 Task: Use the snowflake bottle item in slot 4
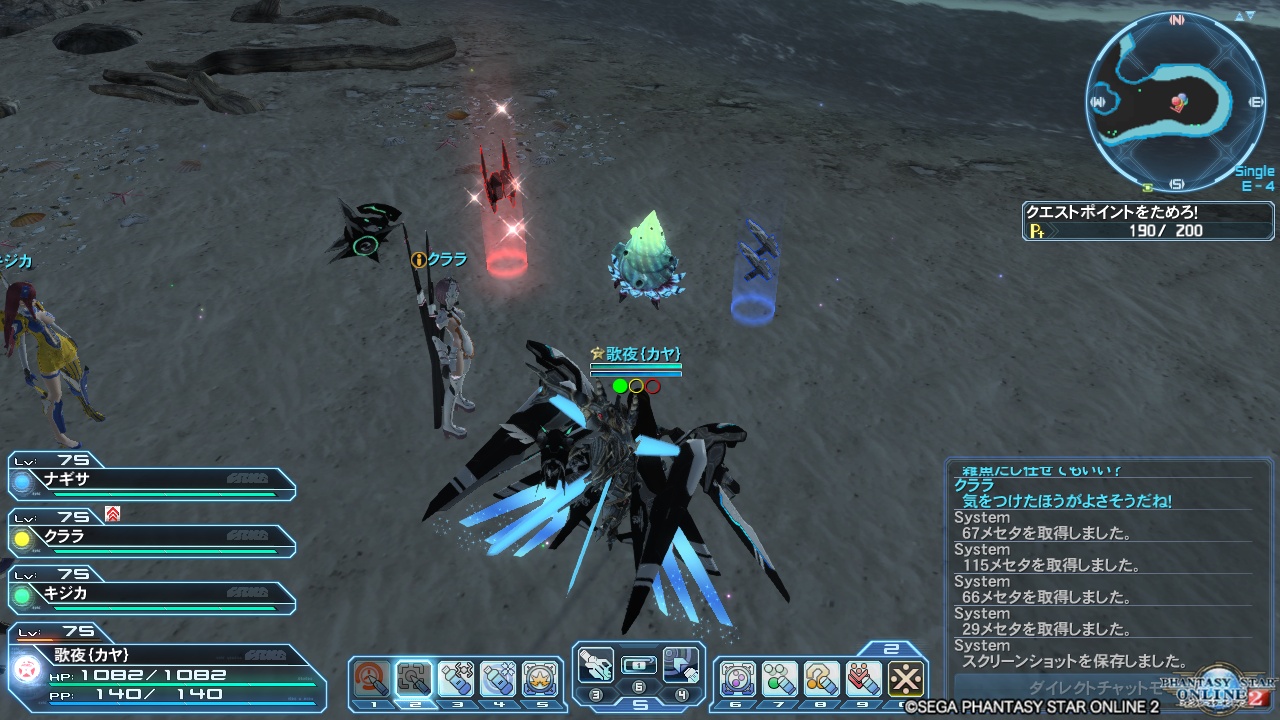click(x=498, y=679)
